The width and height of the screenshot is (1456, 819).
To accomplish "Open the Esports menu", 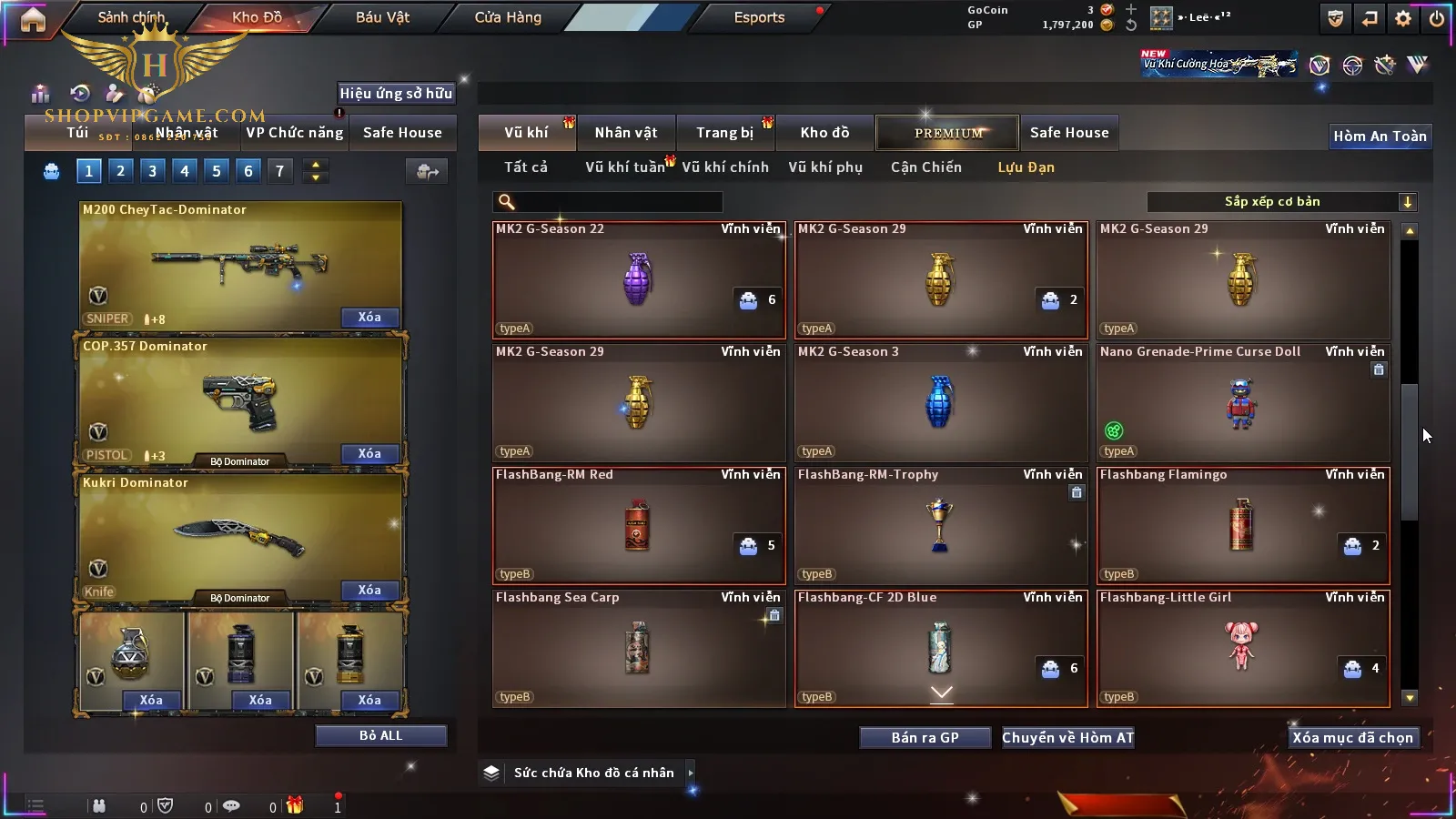I will [x=759, y=17].
